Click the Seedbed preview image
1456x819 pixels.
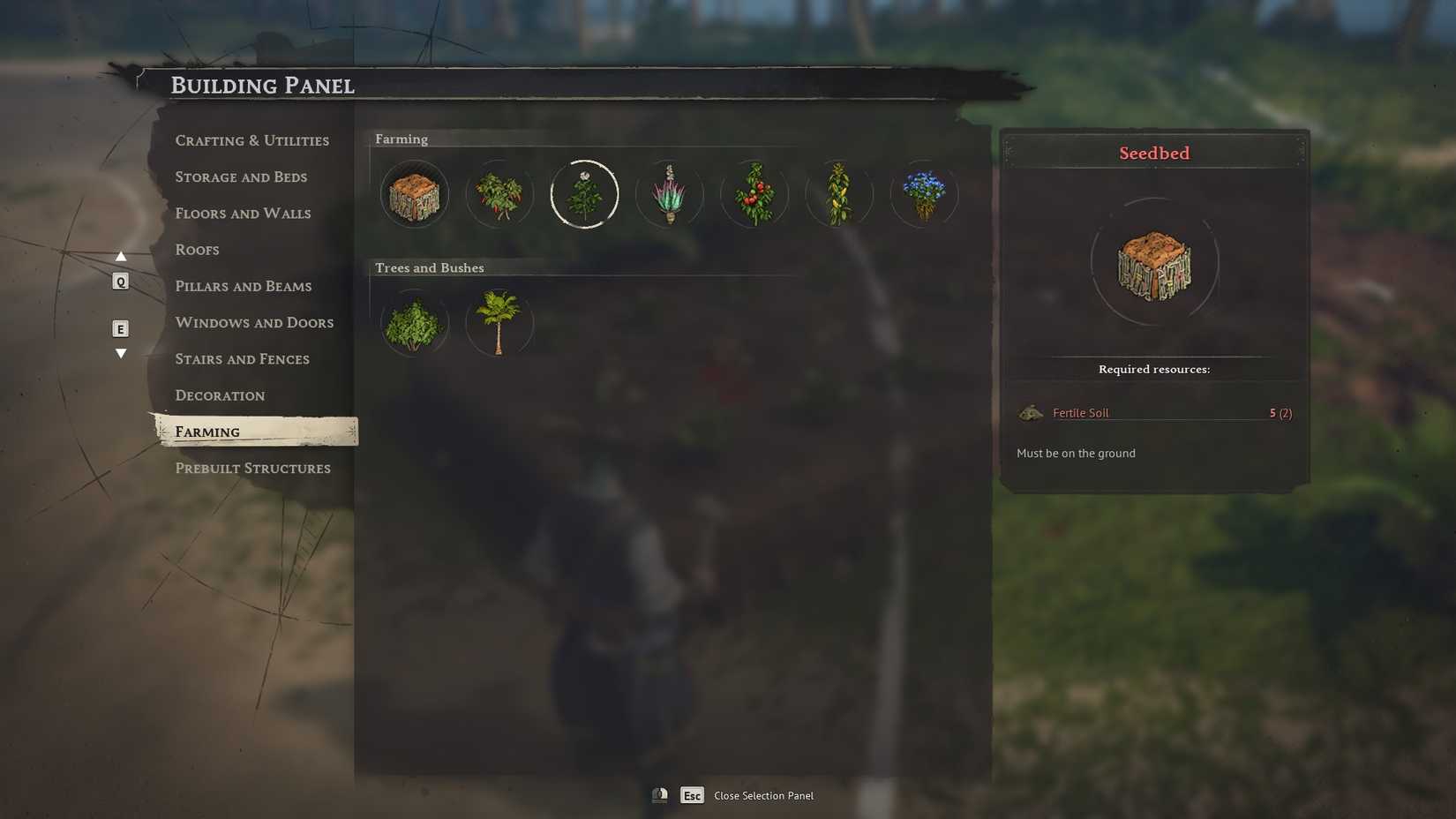1152,262
